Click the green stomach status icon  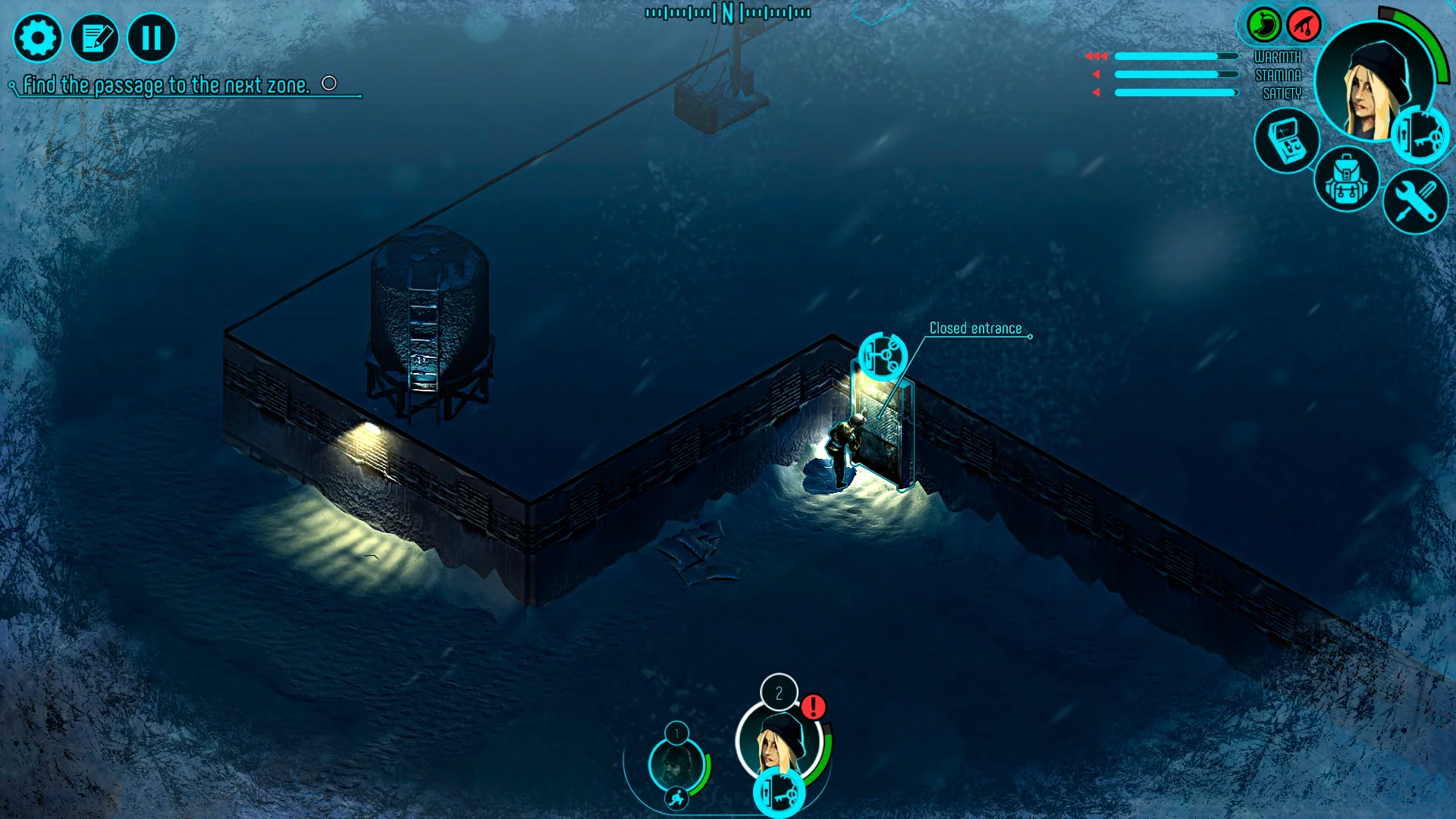[x=1263, y=24]
